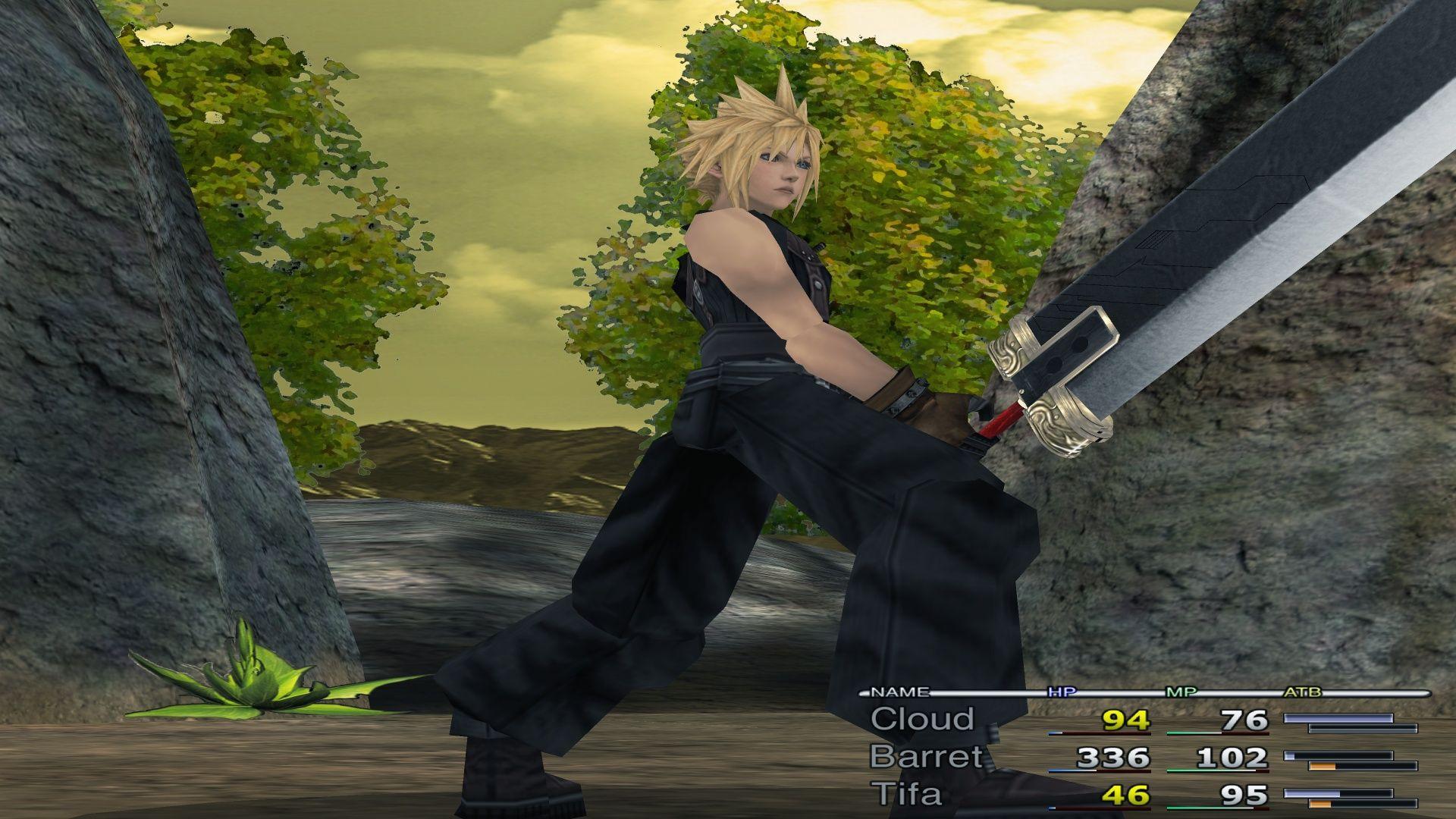This screenshot has height=819, width=1456.
Task: Toggle Barret's orange limit gauge
Action: point(1323,765)
